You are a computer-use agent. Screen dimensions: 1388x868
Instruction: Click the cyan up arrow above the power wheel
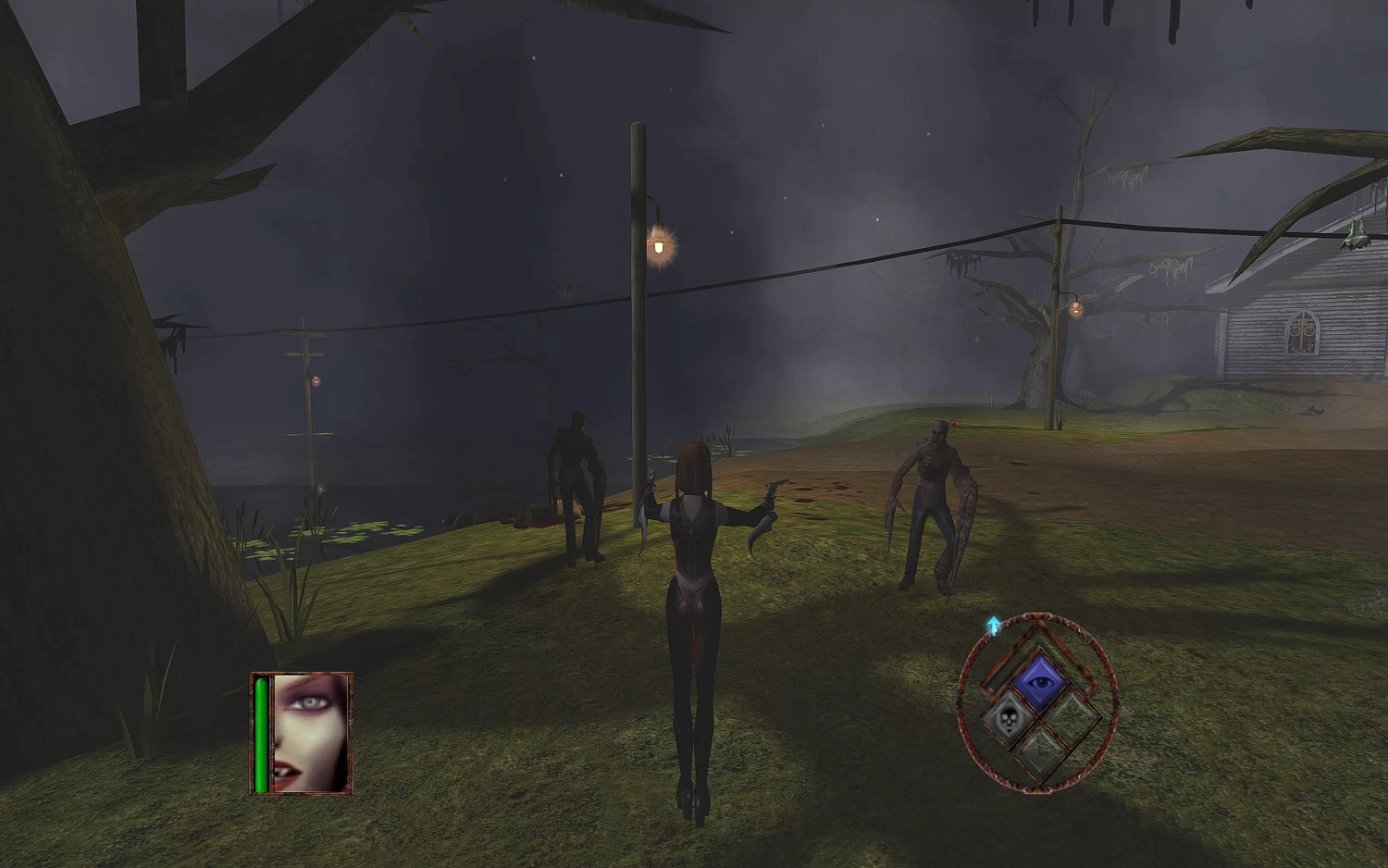click(x=994, y=626)
